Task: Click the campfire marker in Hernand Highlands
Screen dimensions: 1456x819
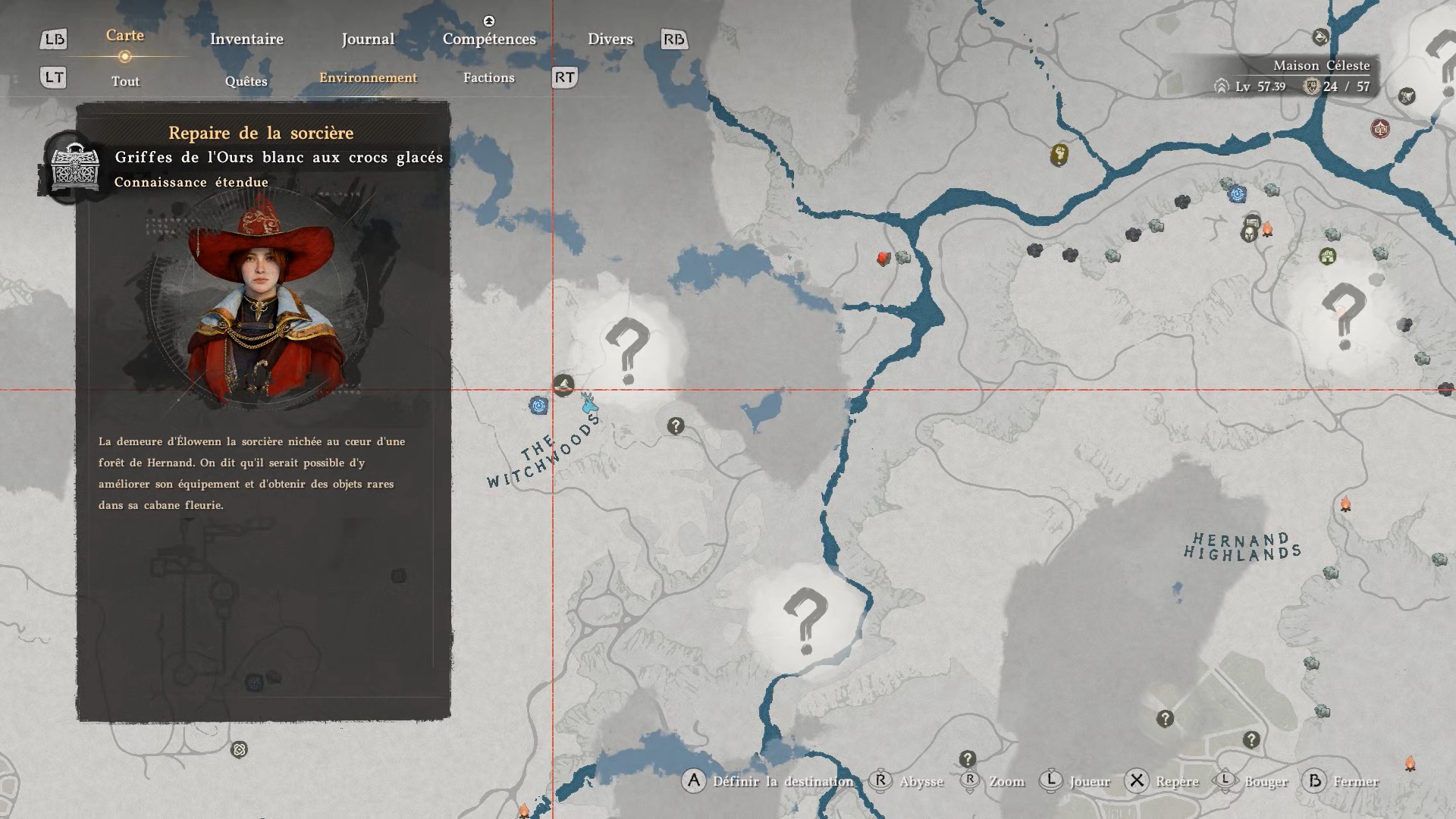Action: pos(1345,504)
